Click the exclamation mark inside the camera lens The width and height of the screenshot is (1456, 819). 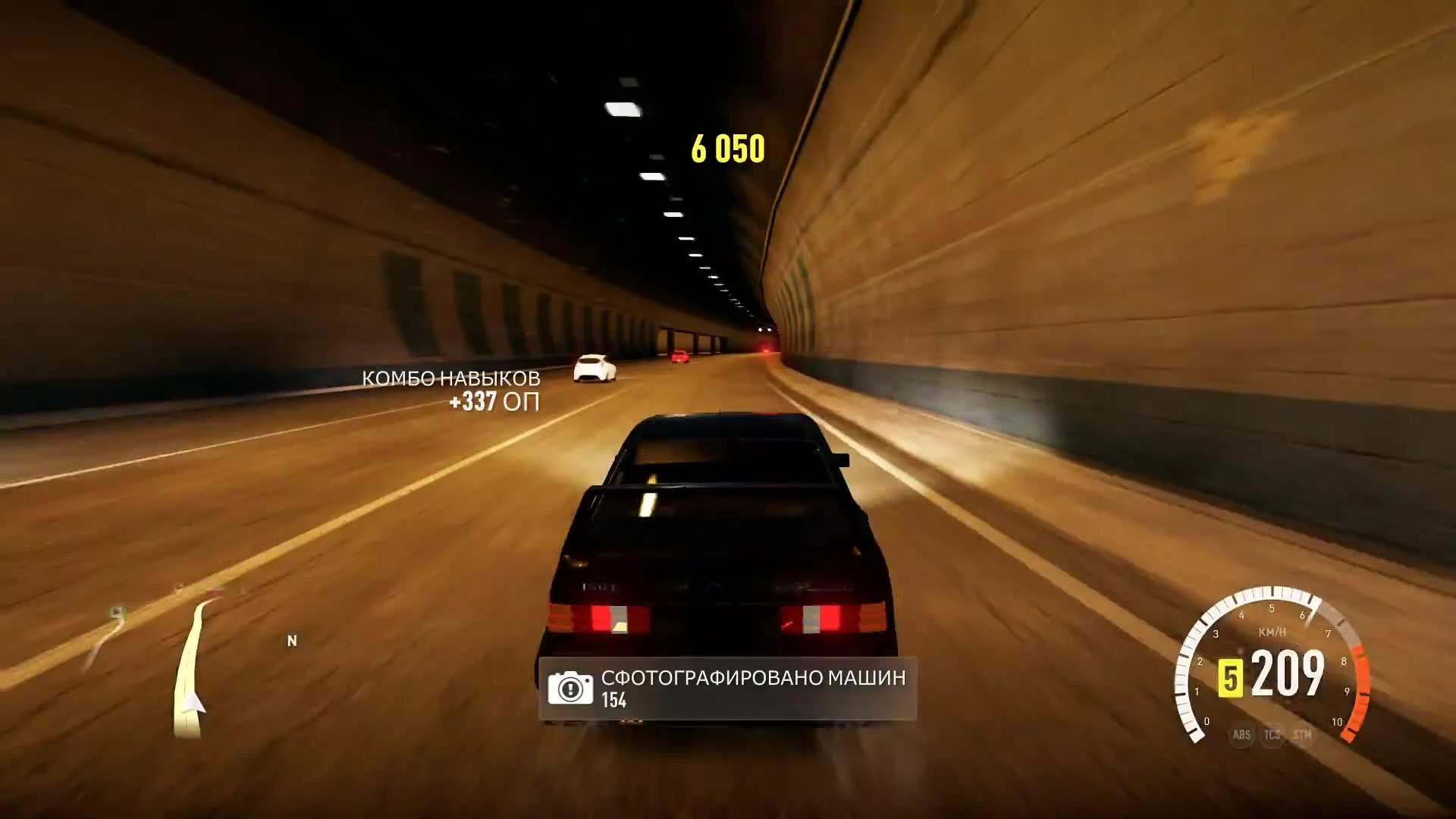[x=570, y=688]
